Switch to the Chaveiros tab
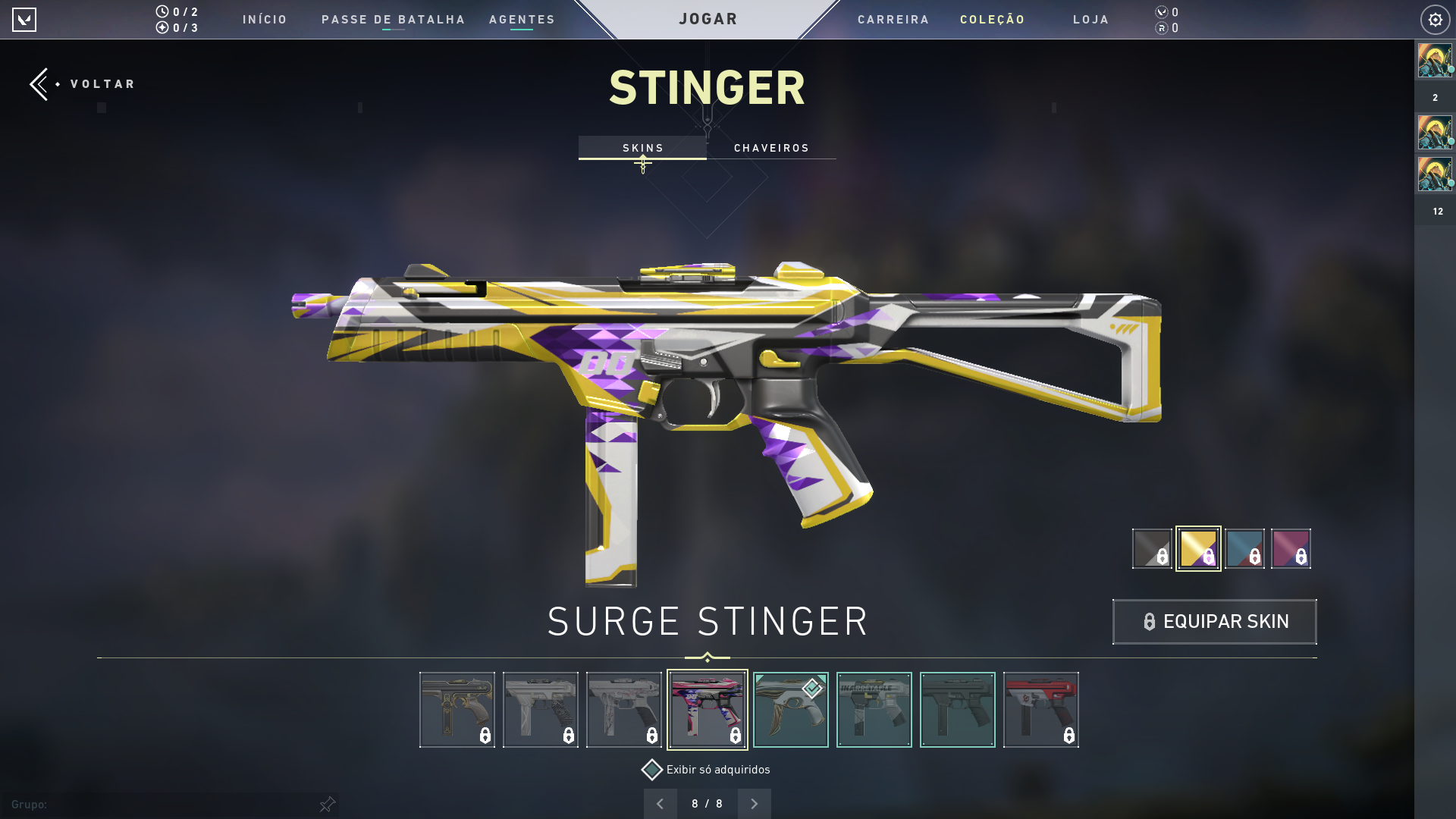This screenshot has width=1456, height=819. pyautogui.click(x=771, y=148)
